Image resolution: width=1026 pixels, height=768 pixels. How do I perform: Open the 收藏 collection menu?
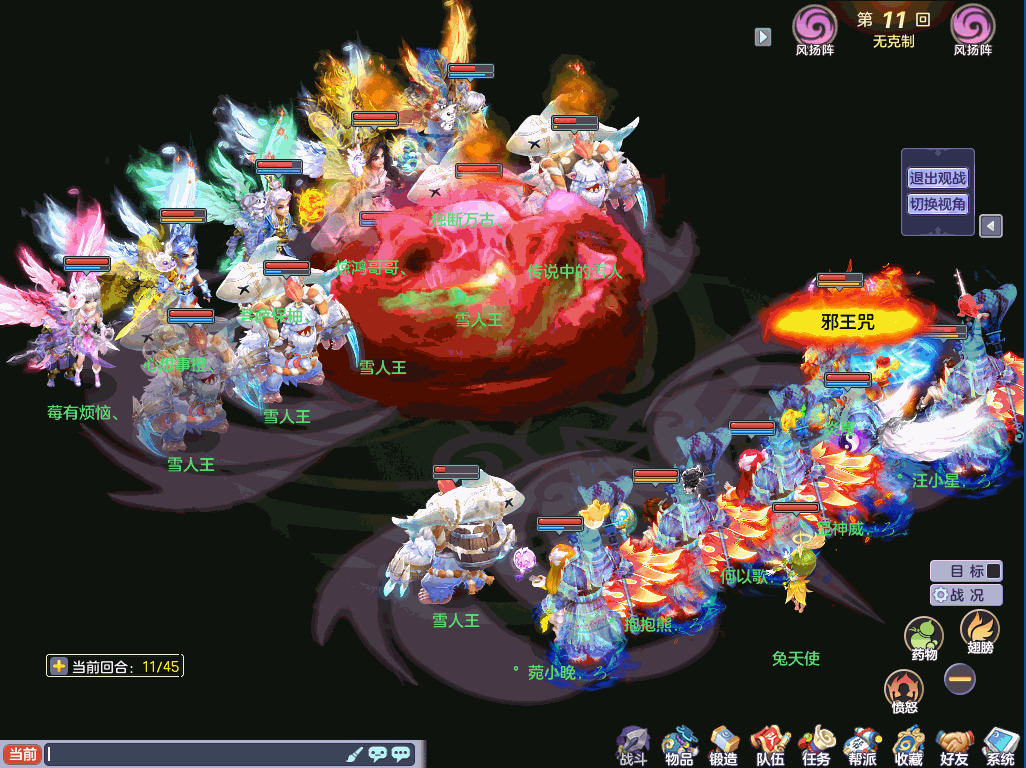[x=908, y=745]
